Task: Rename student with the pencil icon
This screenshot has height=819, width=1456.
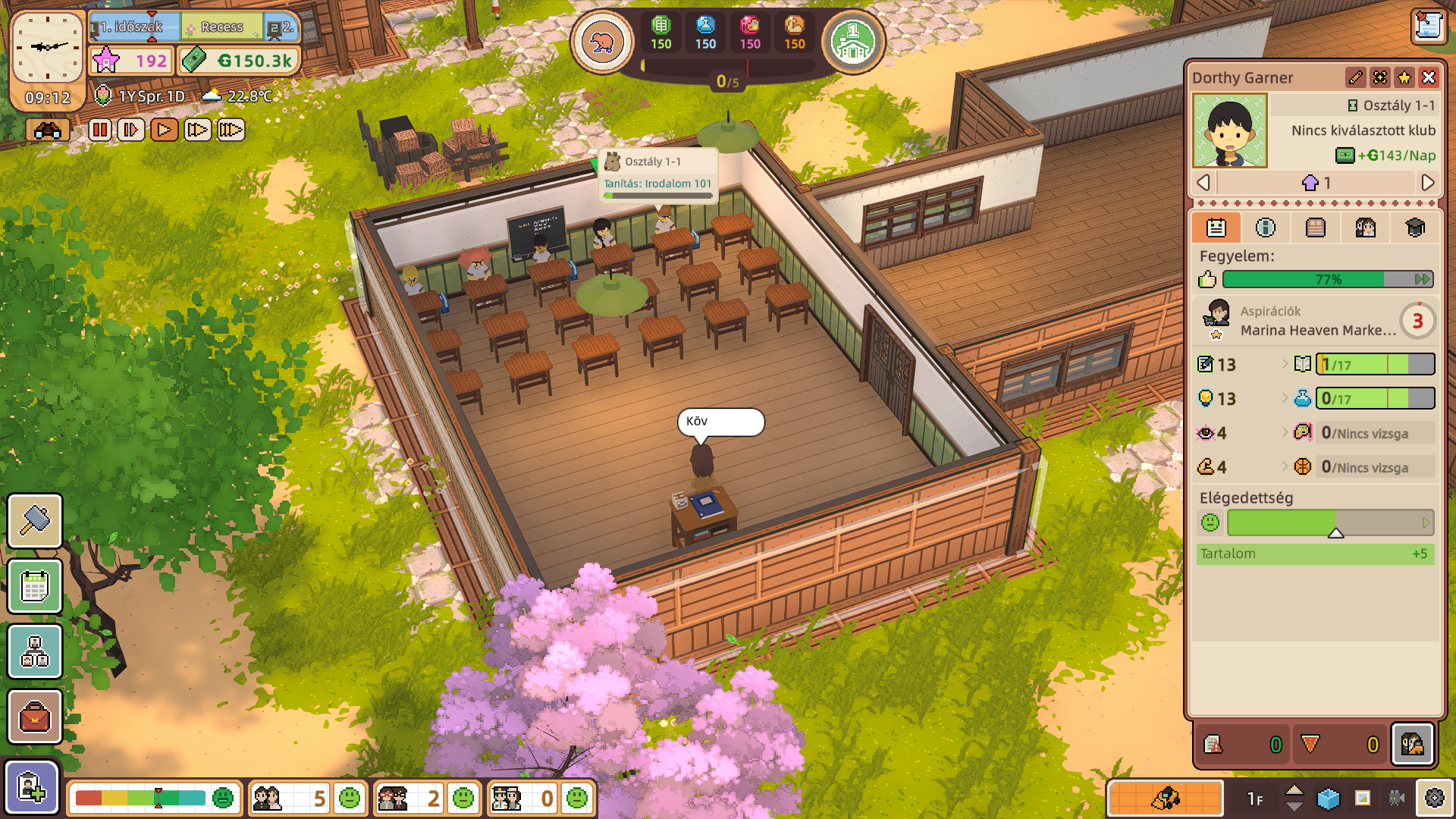Action: [x=1356, y=77]
